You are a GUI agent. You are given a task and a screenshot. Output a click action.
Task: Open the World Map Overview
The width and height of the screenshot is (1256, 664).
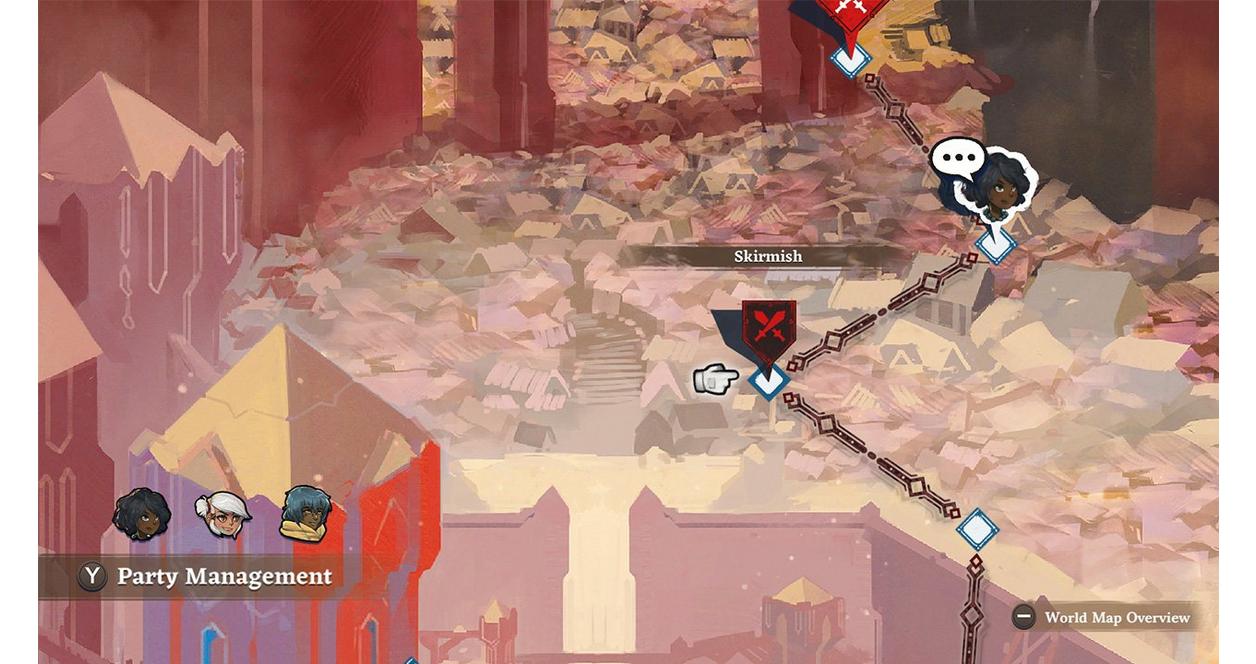[x=1103, y=617]
